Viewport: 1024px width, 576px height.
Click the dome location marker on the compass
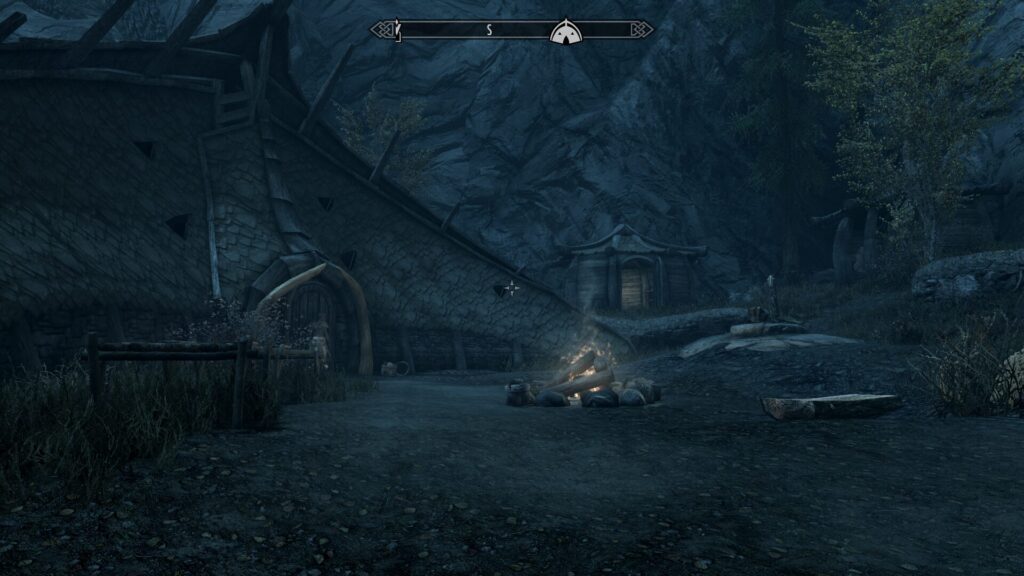click(564, 31)
